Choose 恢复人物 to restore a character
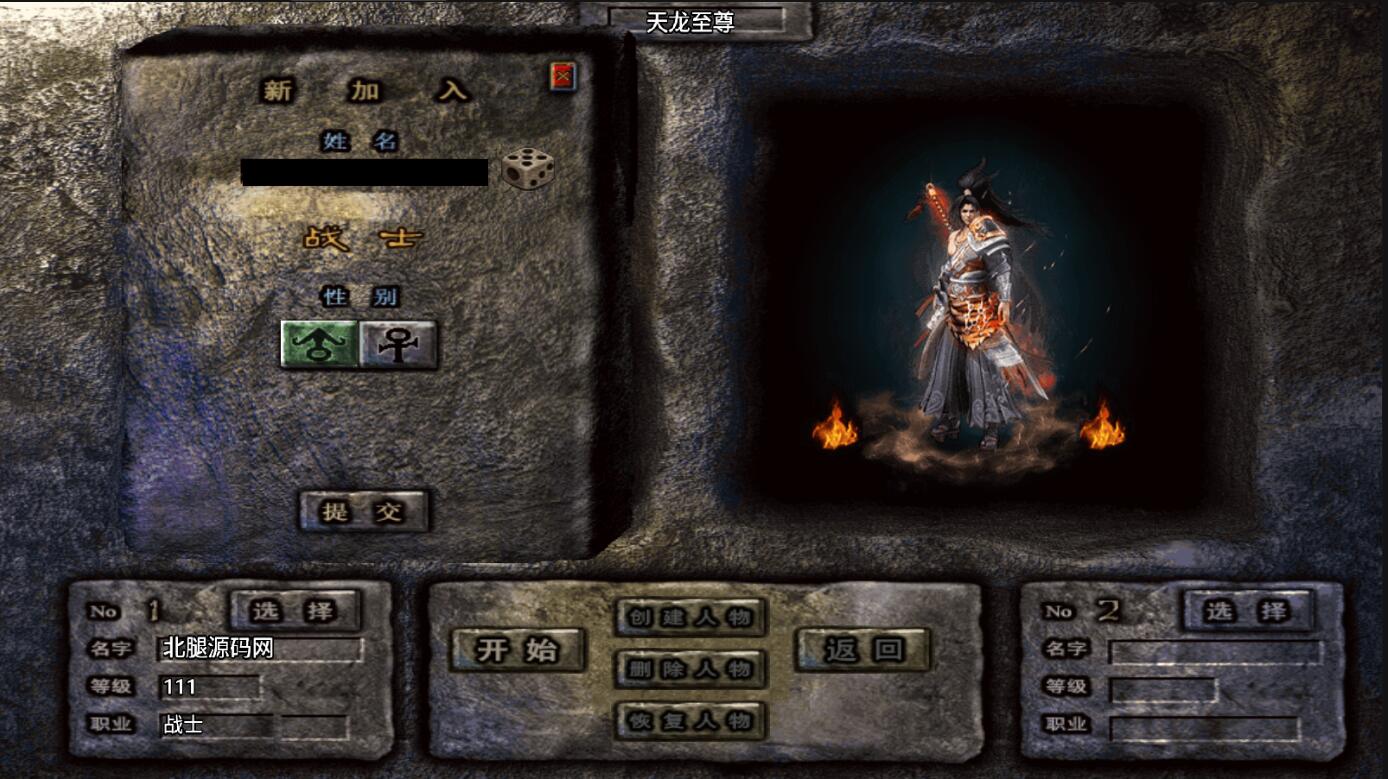The image size is (1388, 779). [690, 719]
